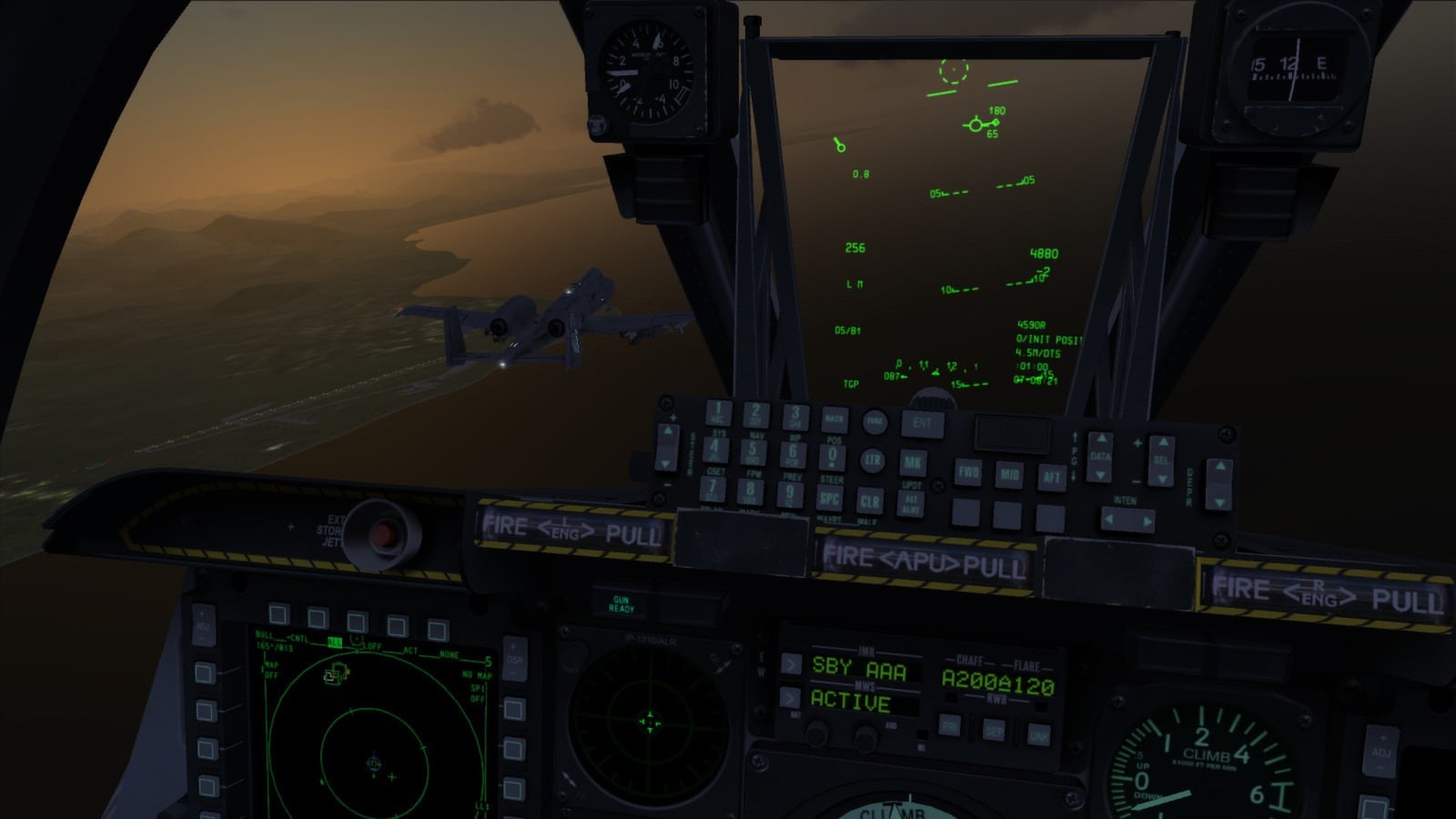Adjust the INTEN brightness rocker

(1127, 521)
